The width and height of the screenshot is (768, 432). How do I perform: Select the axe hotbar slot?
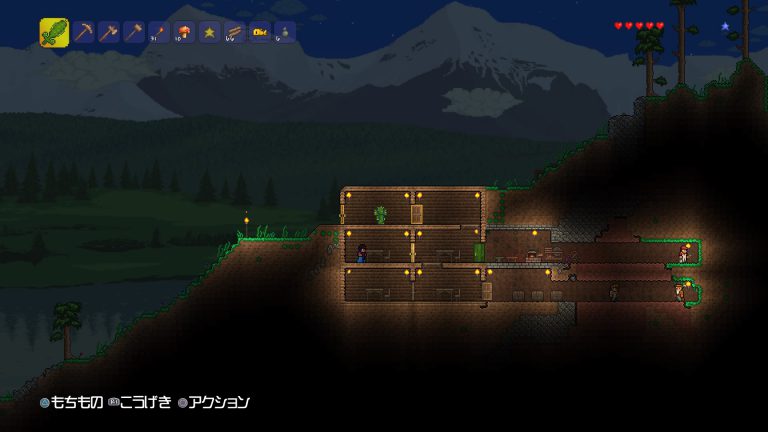coord(108,33)
